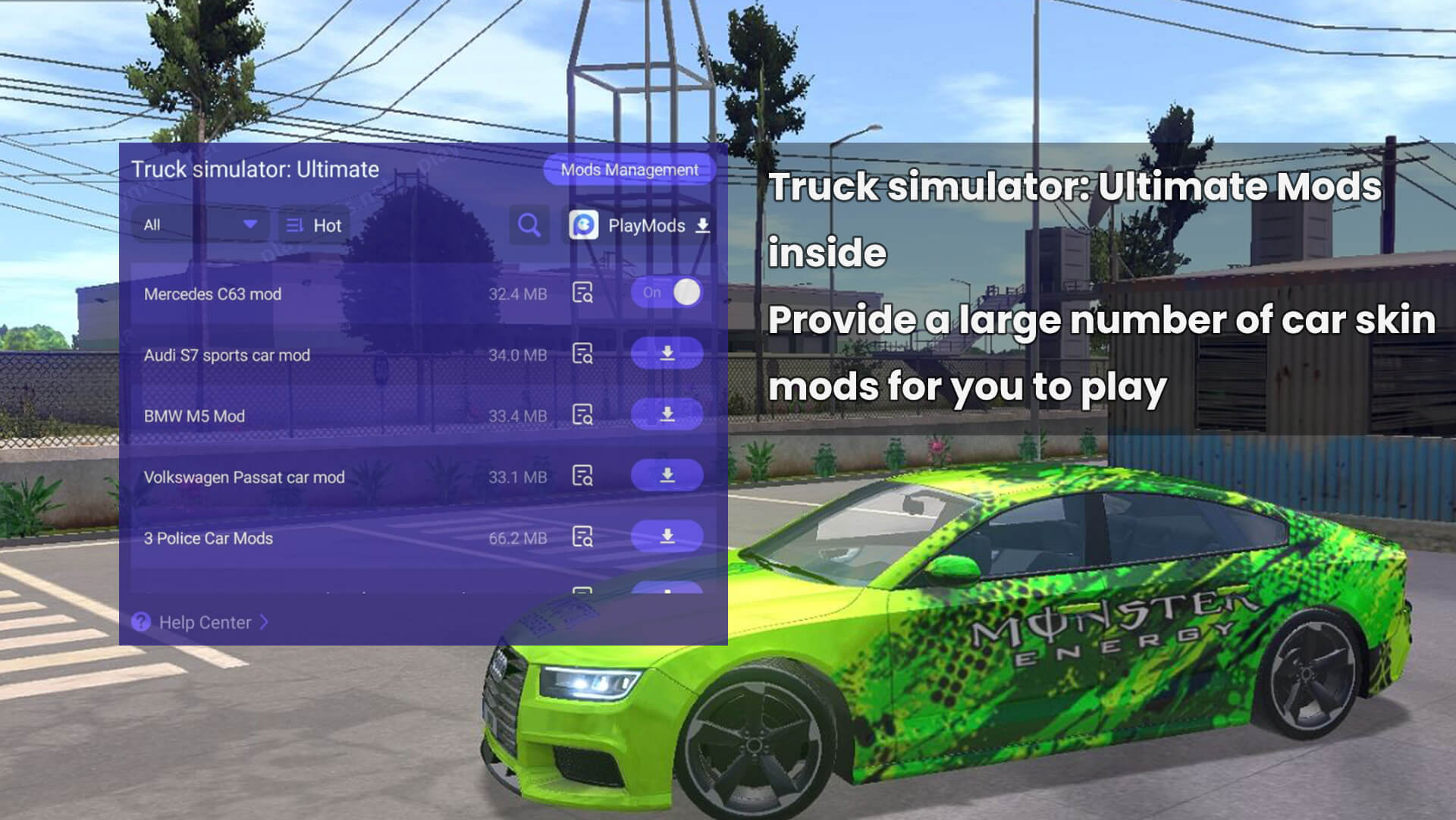View details of Volkswagen Passat mod
Image resolution: width=1456 pixels, height=820 pixels.
pyautogui.click(x=582, y=476)
